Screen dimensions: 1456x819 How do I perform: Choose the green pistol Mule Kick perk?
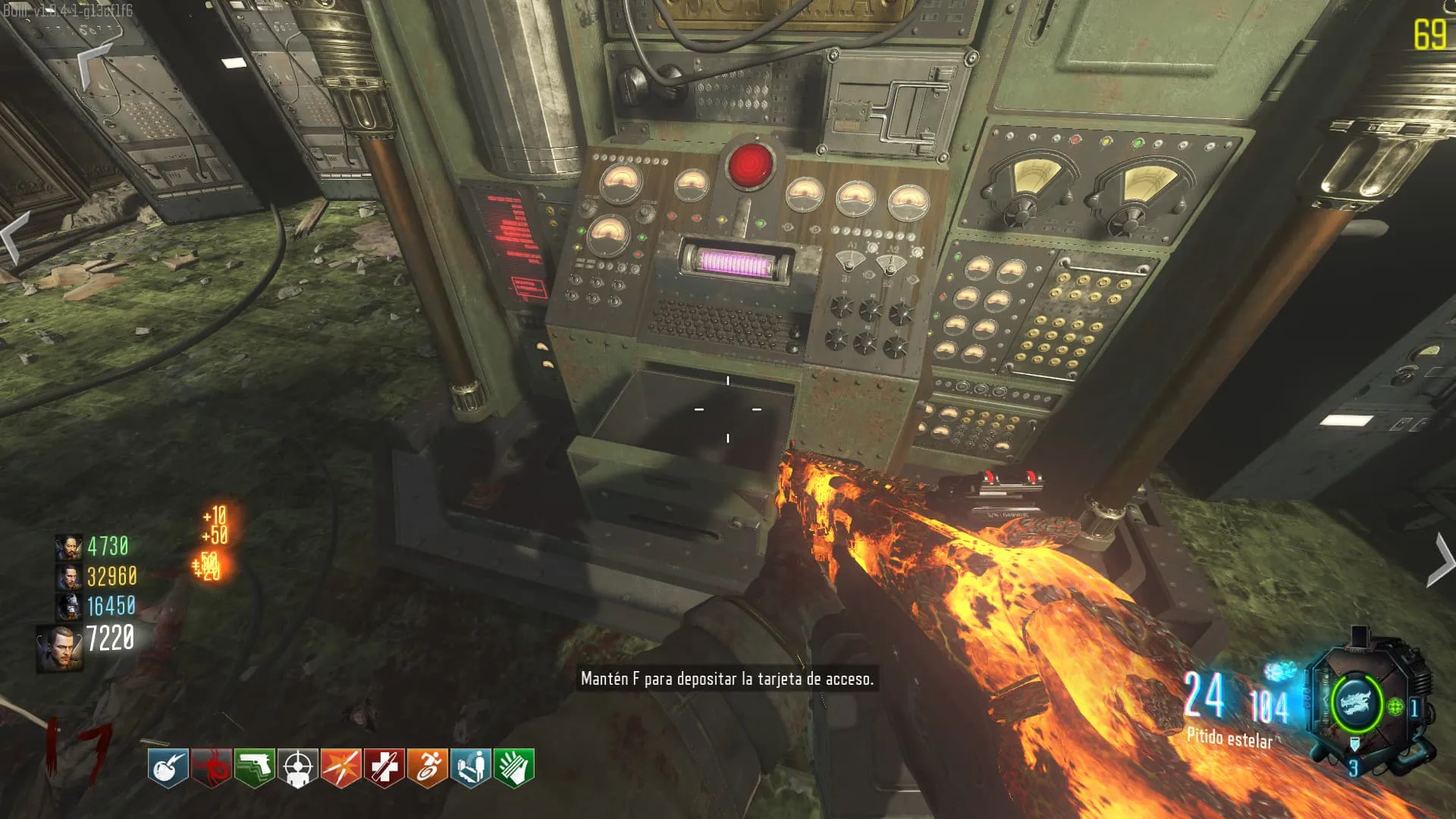[254, 767]
